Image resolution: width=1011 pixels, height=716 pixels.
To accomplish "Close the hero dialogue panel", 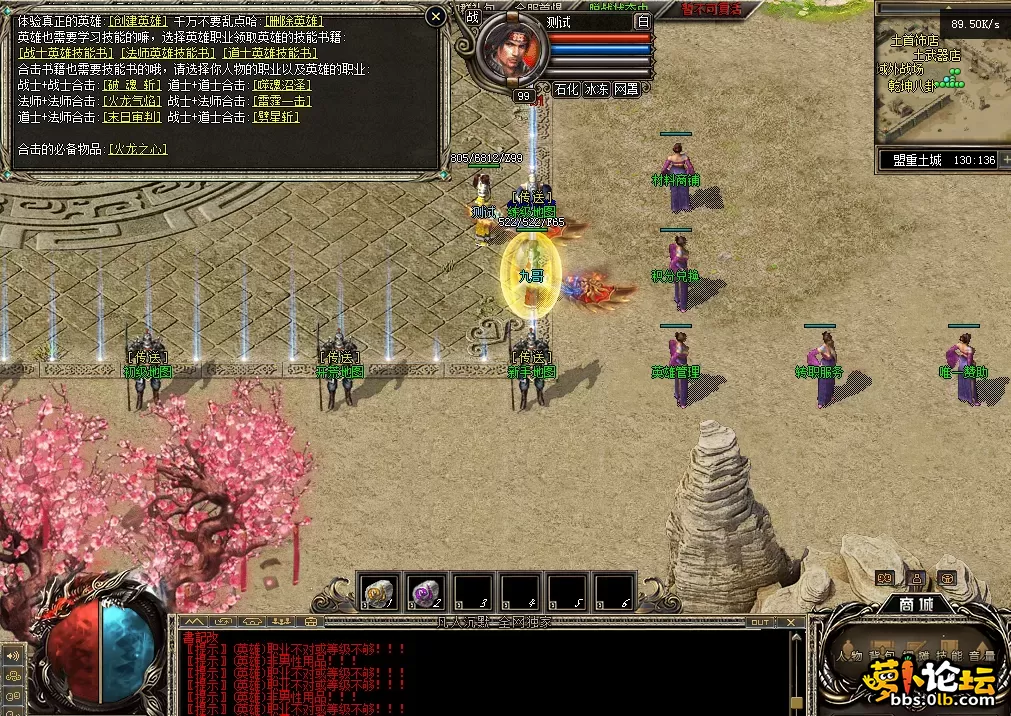I will [x=435, y=16].
